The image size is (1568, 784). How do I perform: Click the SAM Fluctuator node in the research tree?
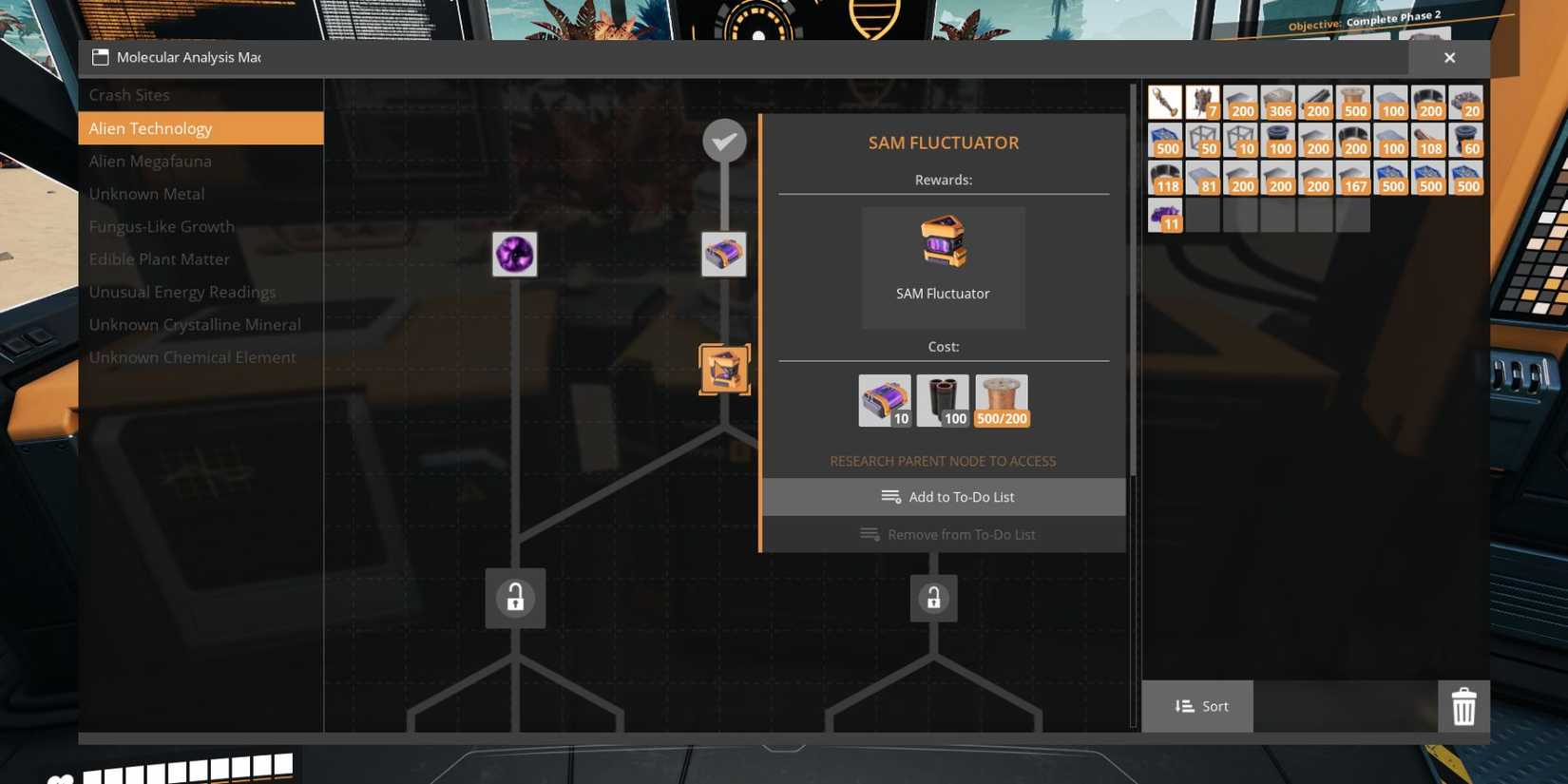coord(724,369)
